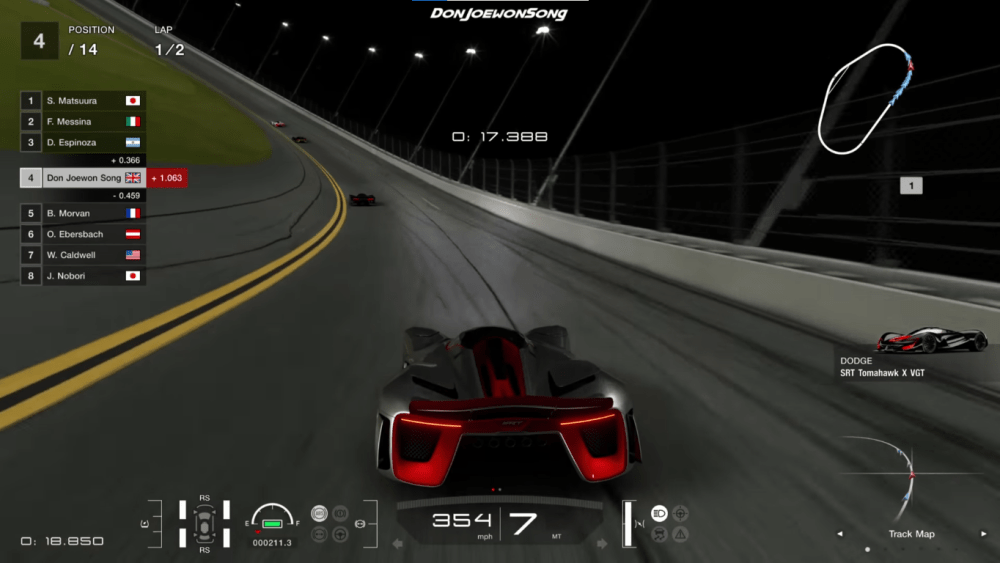Viewport: 1000px width, 563px height.
Task: Click the zoomed Track Map radar display
Action: pyautogui.click(x=911, y=474)
